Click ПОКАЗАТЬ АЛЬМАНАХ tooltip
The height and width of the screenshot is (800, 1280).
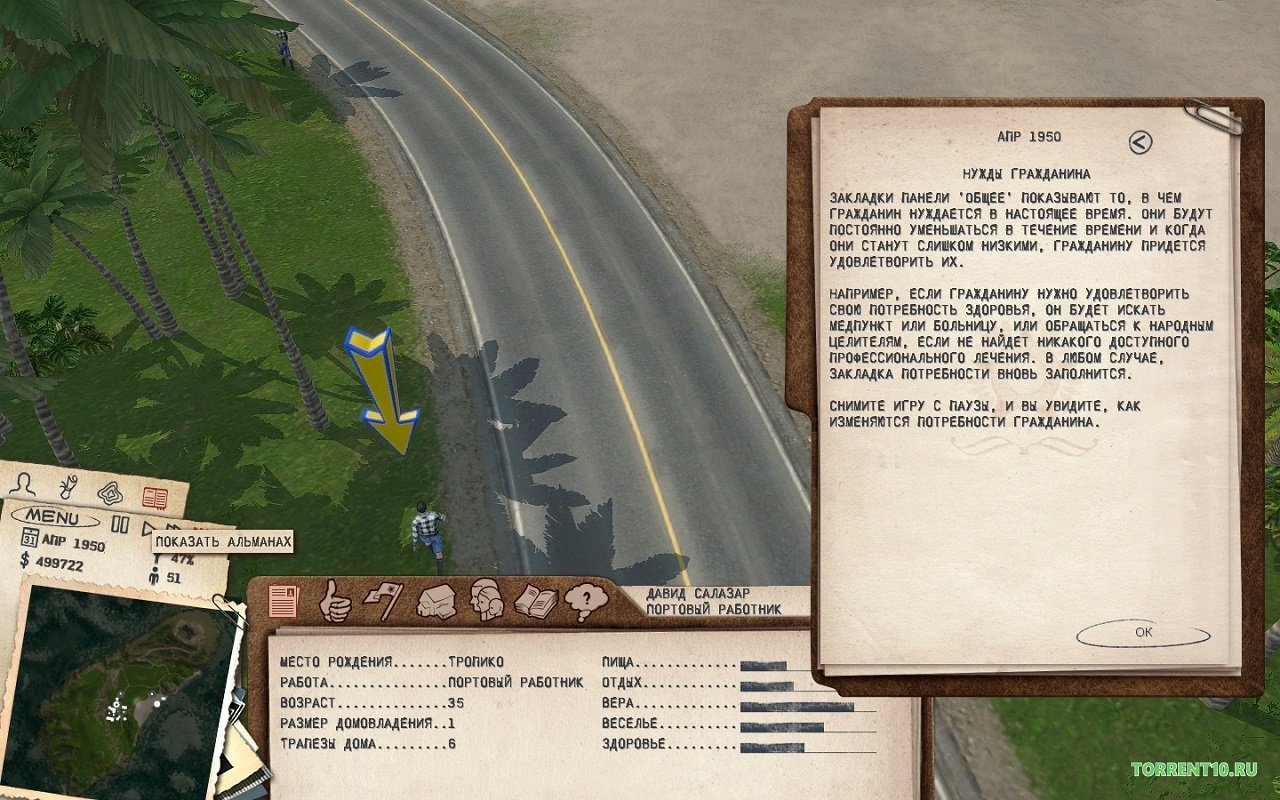pyautogui.click(x=222, y=541)
